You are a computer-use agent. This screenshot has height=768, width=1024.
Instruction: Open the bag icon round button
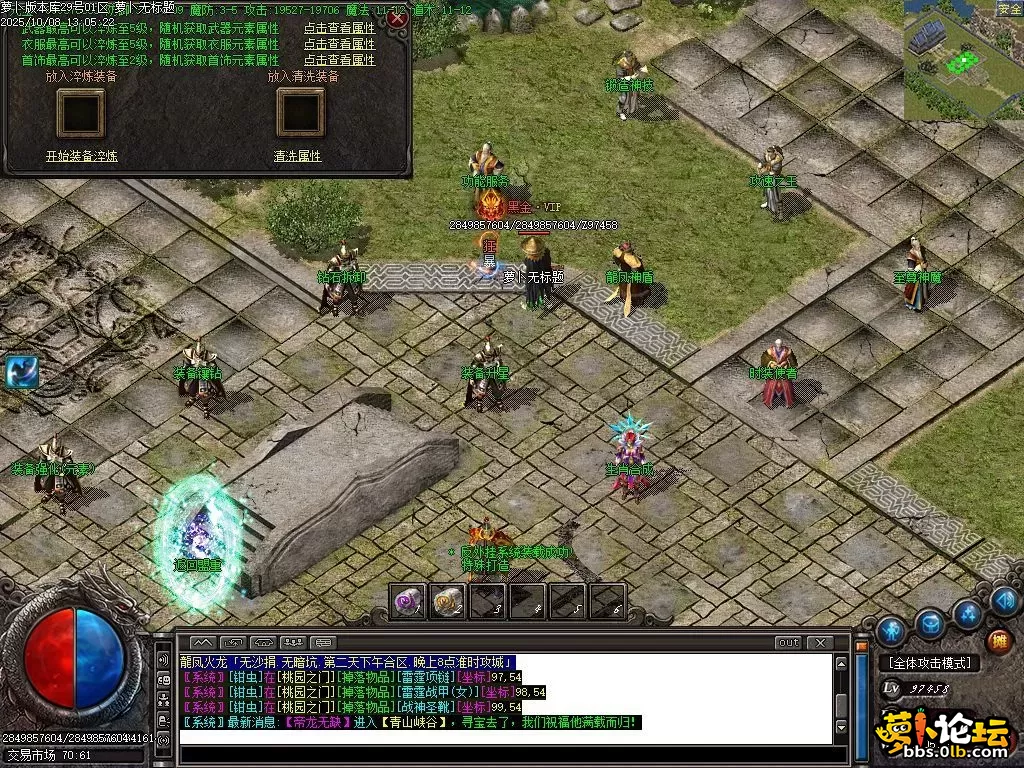tap(931, 624)
